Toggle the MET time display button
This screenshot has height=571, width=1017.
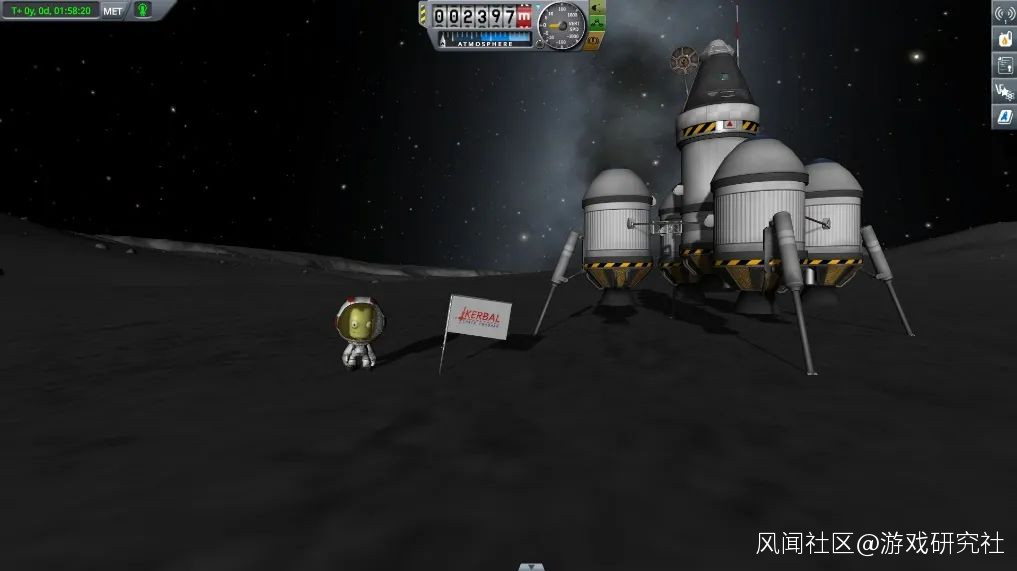pyautogui.click(x=114, y=11)
